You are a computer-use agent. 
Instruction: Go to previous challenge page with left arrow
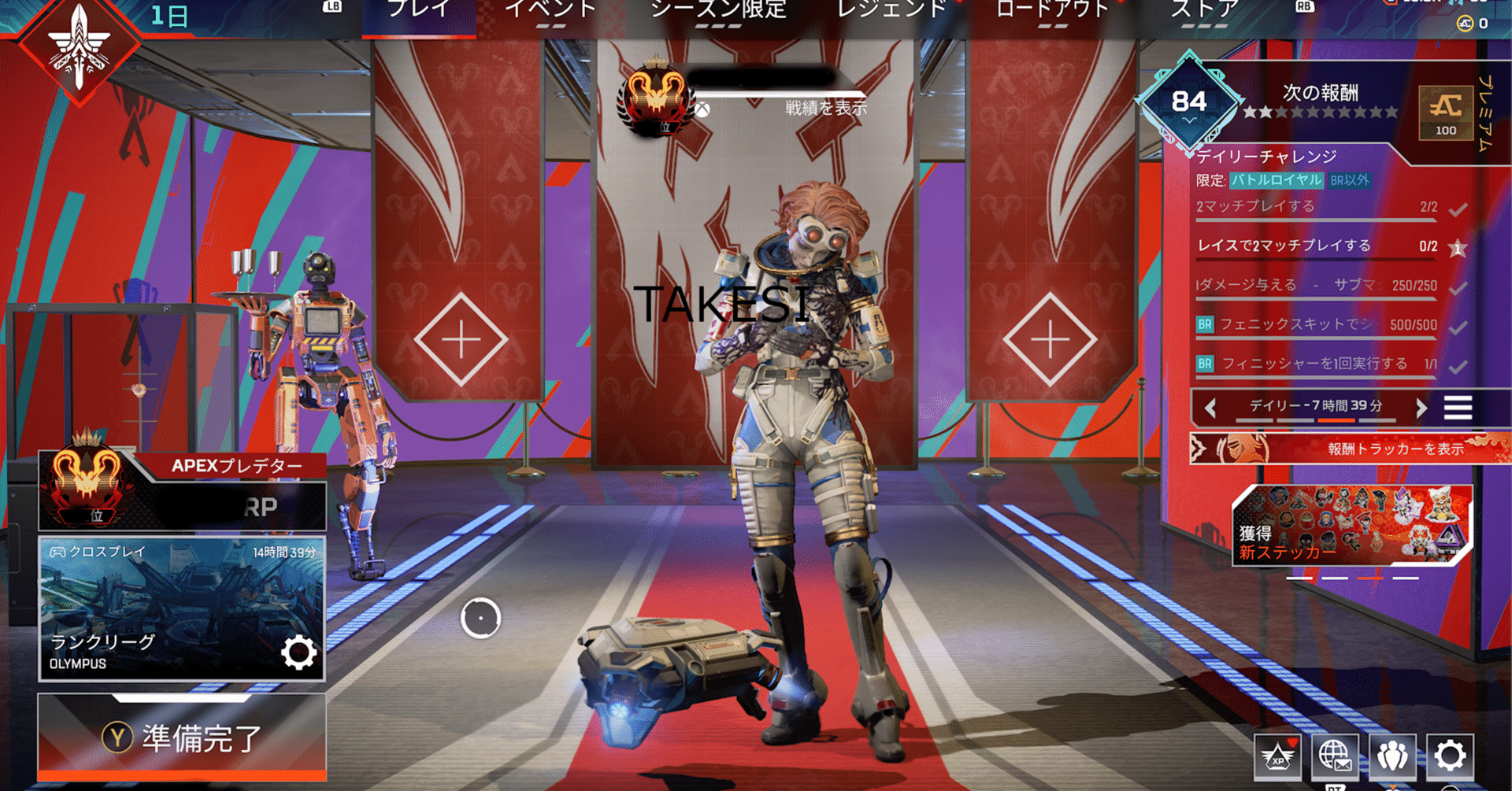(1210, 408)
